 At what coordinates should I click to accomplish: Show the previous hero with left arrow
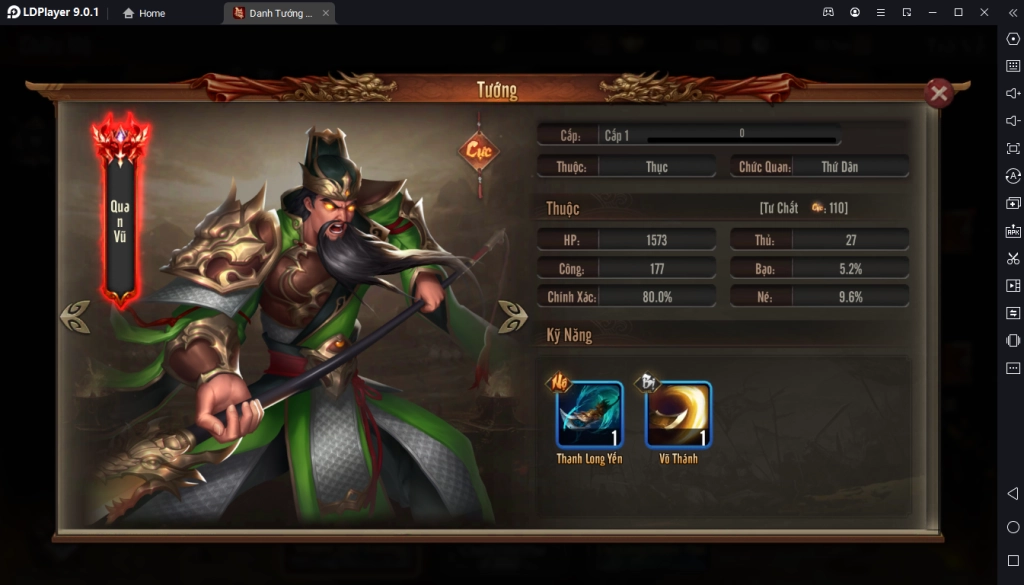click(x=75, y=316)
